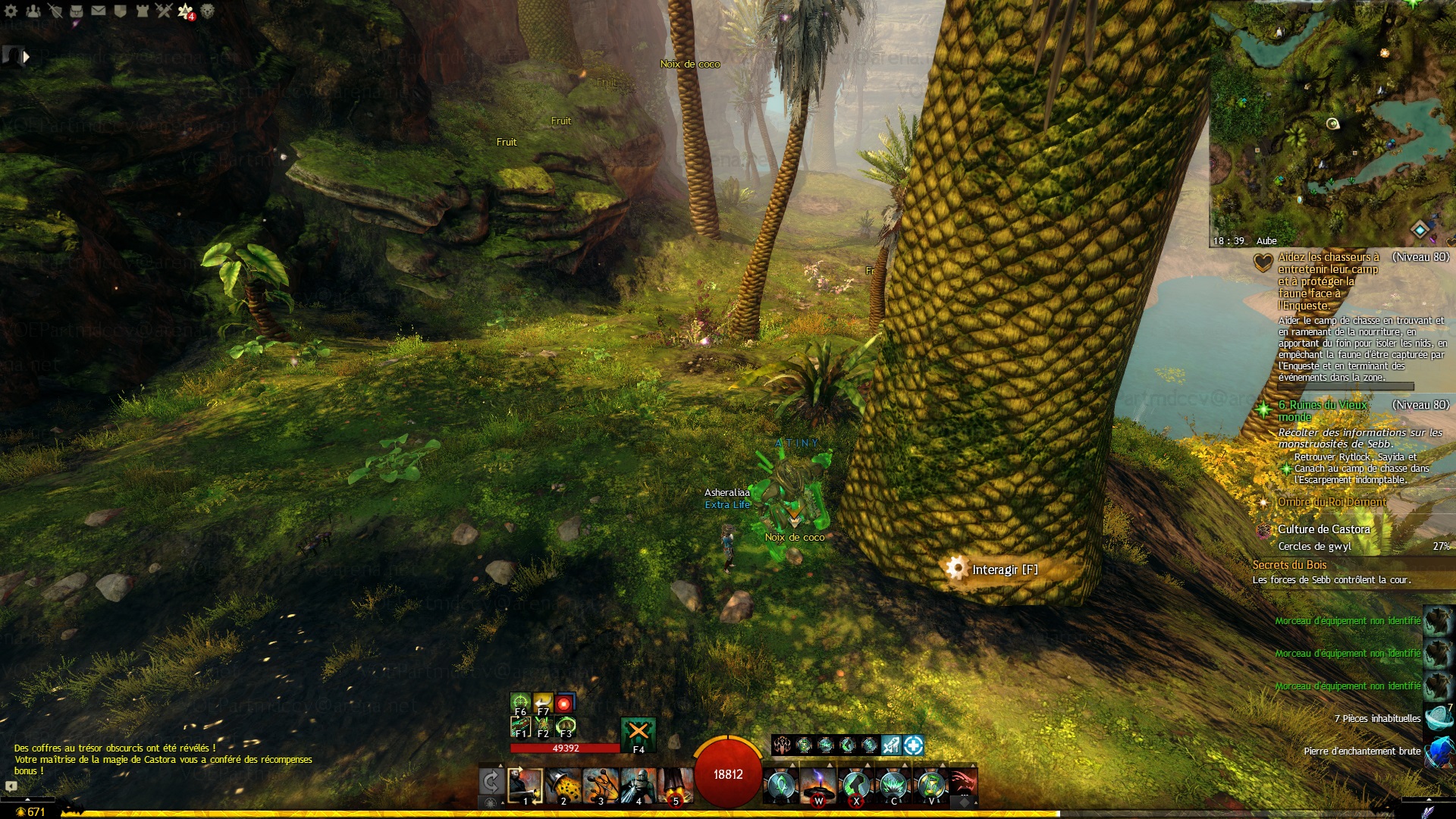Open the guild shield panel
The width and height of the screenshot is (1456, 819).
point(121,11)
